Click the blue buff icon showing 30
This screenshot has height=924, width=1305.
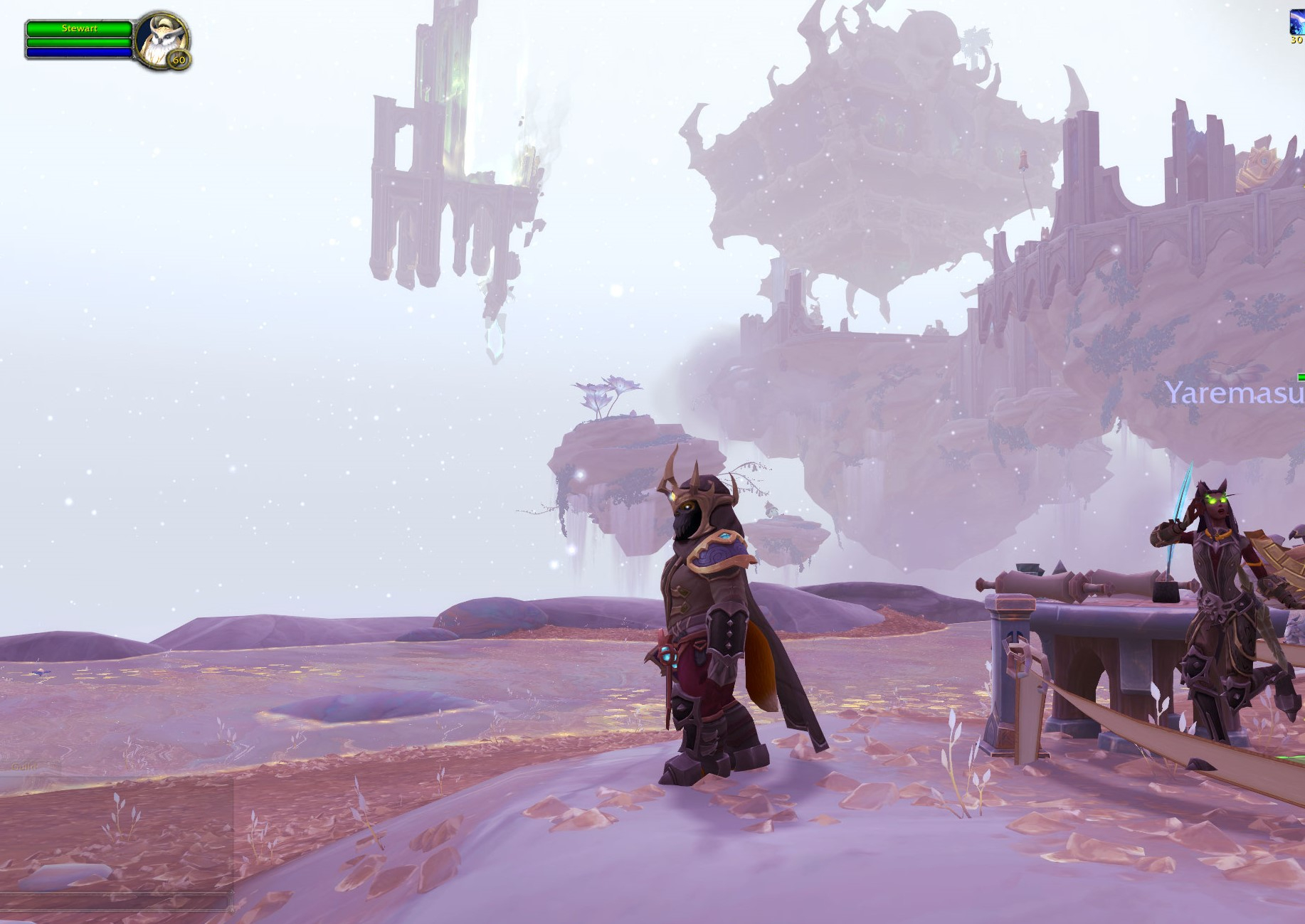(x=1296, y=23)
